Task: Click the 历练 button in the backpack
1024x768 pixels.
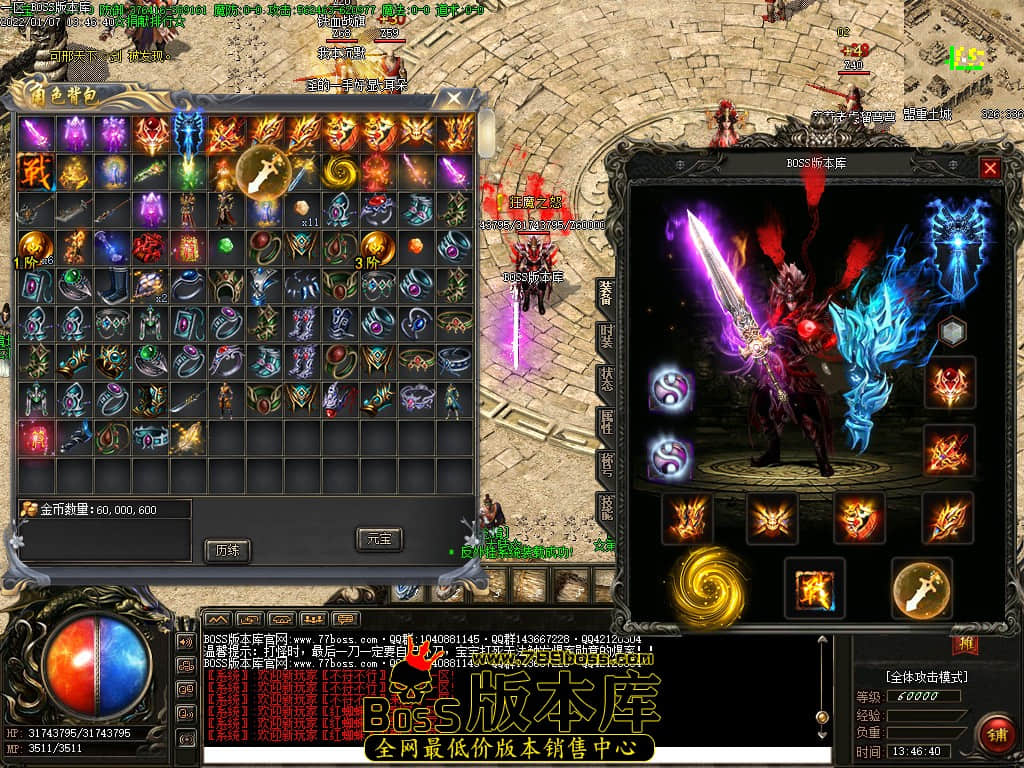Action: point(226,550)
